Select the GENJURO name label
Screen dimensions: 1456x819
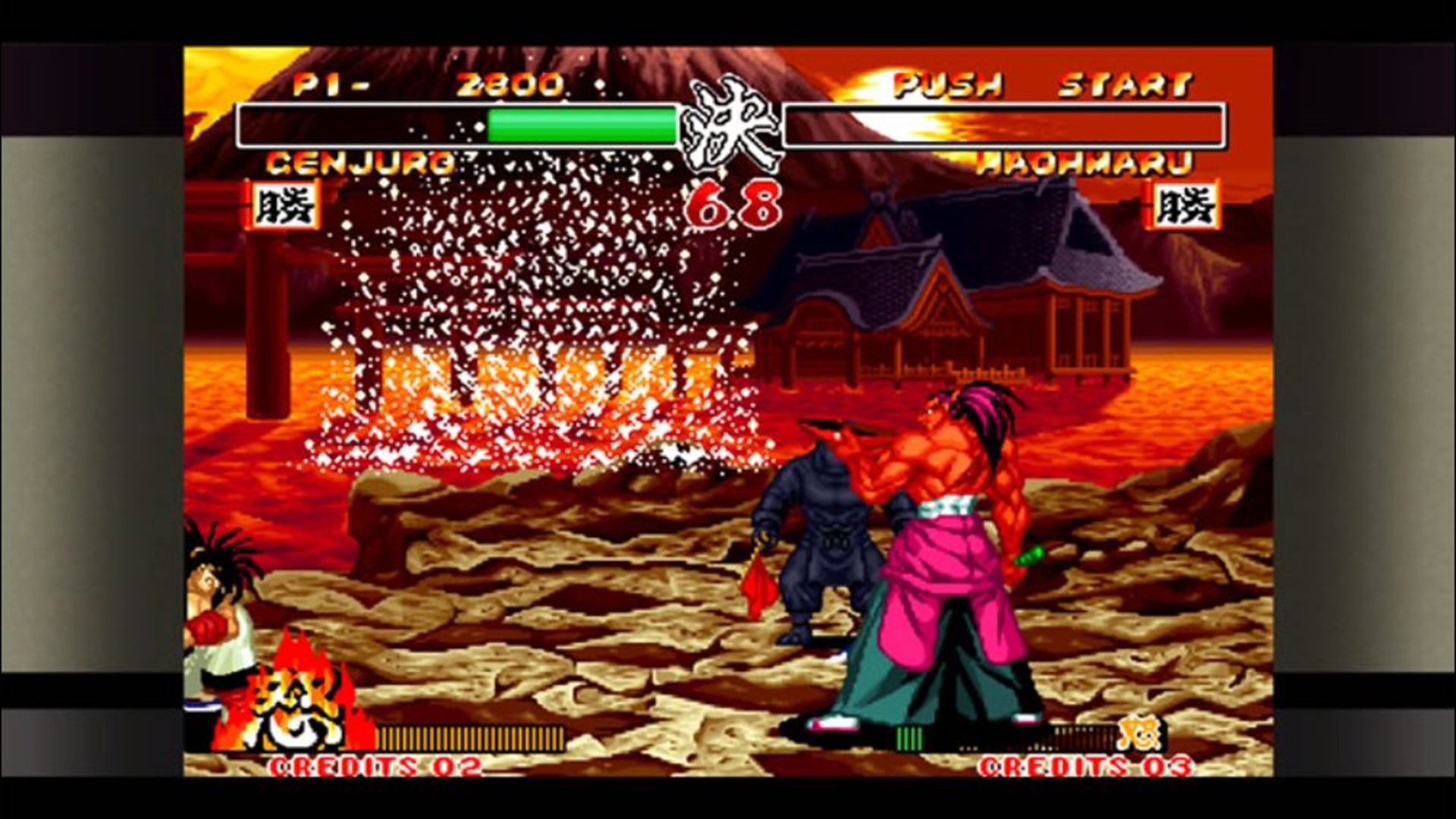(x=360, y=164)
